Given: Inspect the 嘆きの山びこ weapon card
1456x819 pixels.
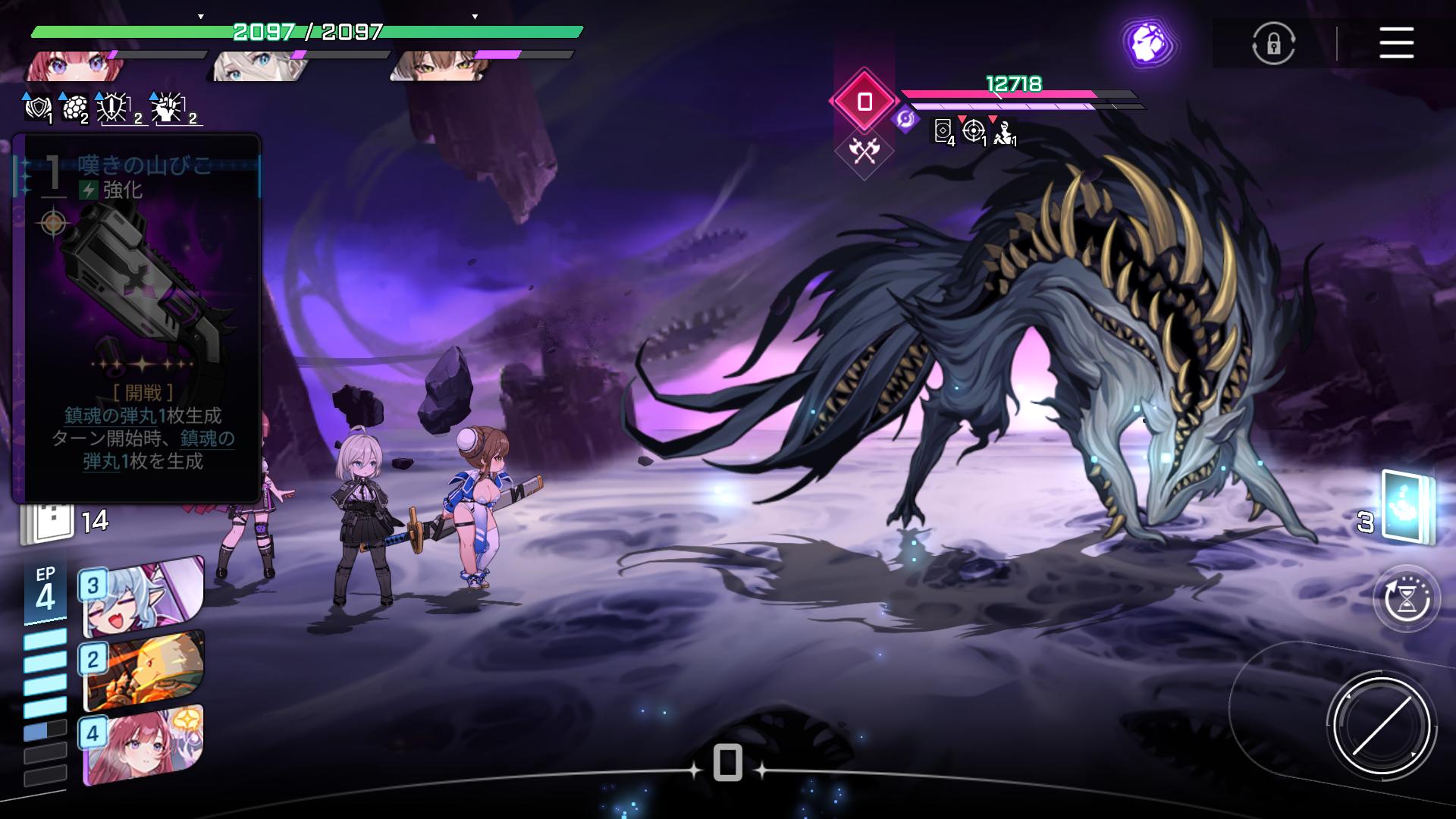Looking at the screenshot, I should click(x=136, y=318).
